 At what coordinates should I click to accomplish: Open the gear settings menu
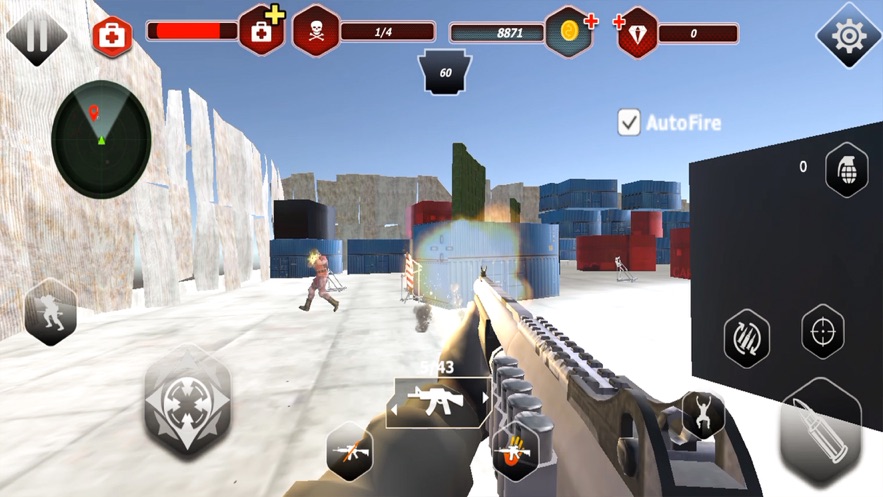(848, 36)
